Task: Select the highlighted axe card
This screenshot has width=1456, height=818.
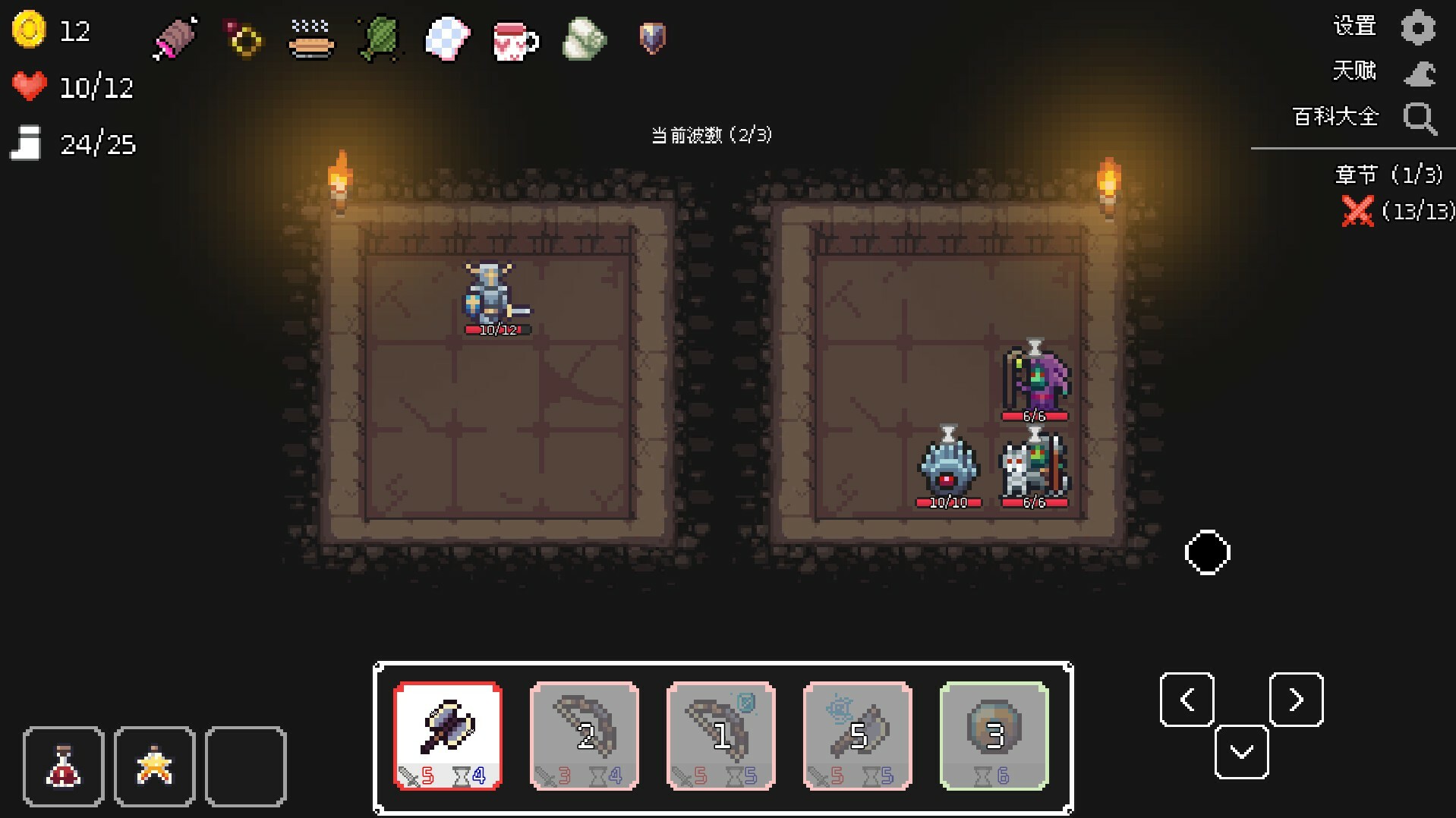Action: tap(447, 735)
